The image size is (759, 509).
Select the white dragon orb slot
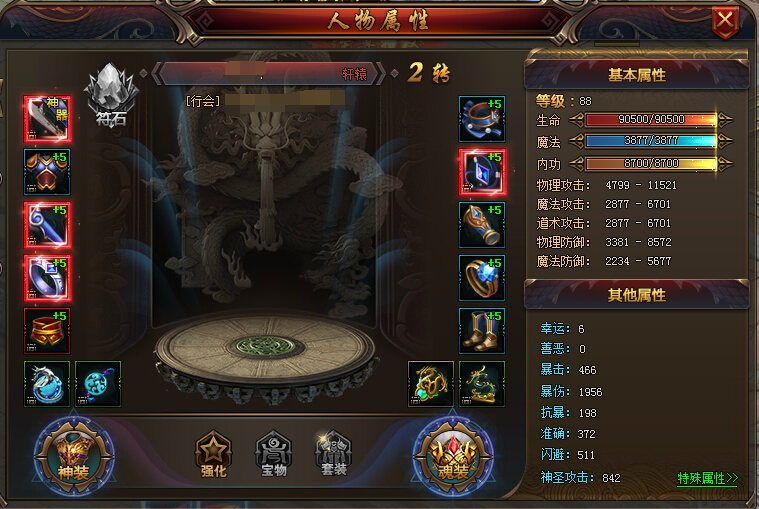47,383
